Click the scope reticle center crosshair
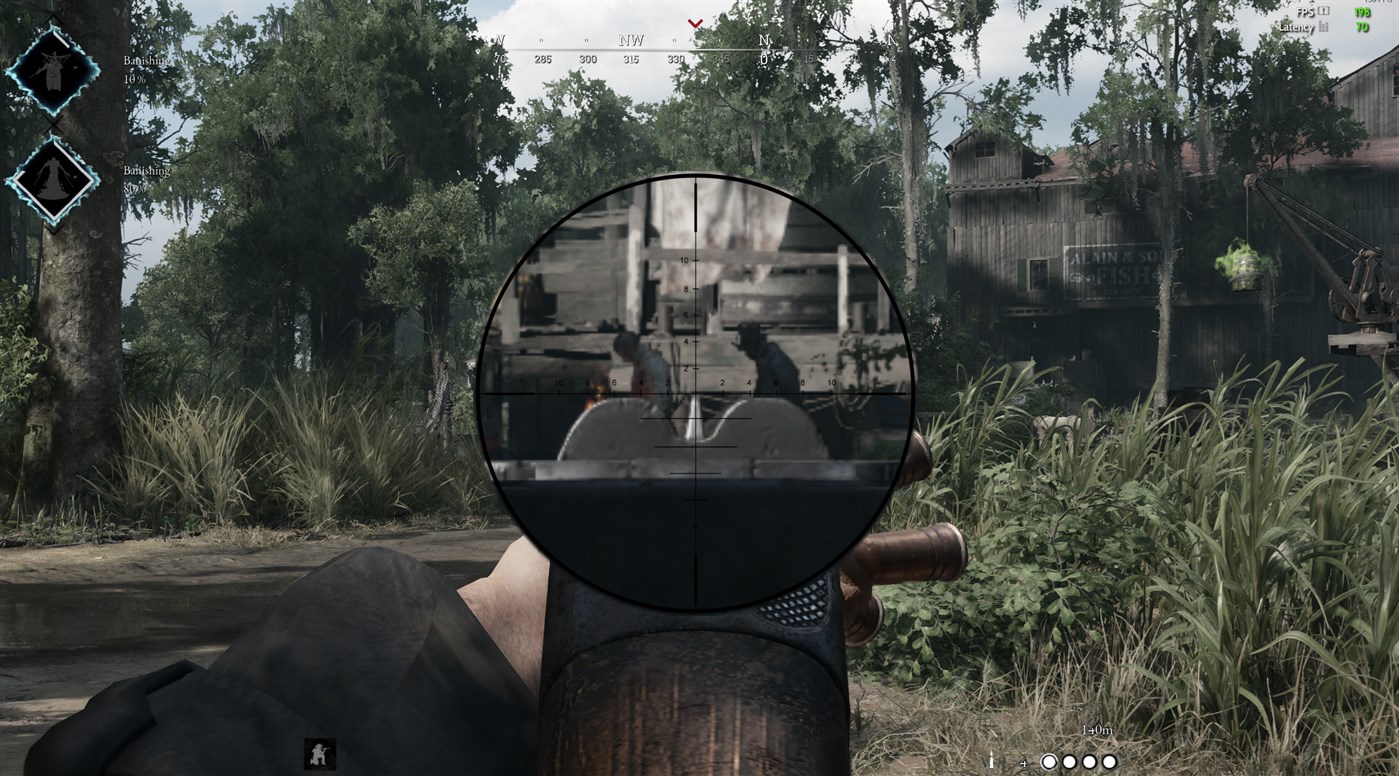This screenshot has height=776, width=1399. 694,393
